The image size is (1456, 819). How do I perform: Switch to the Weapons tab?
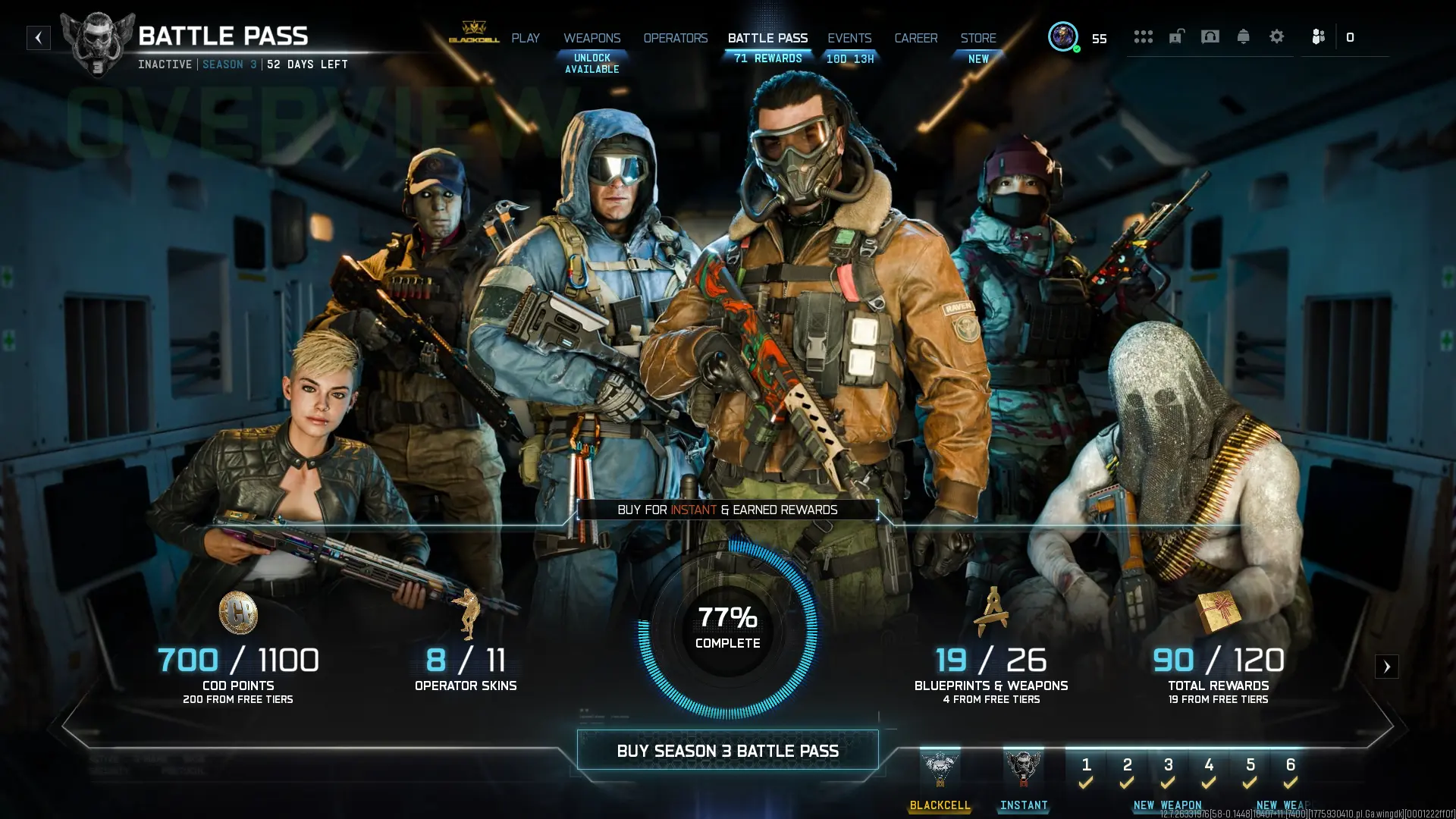[x=591, y=38]
